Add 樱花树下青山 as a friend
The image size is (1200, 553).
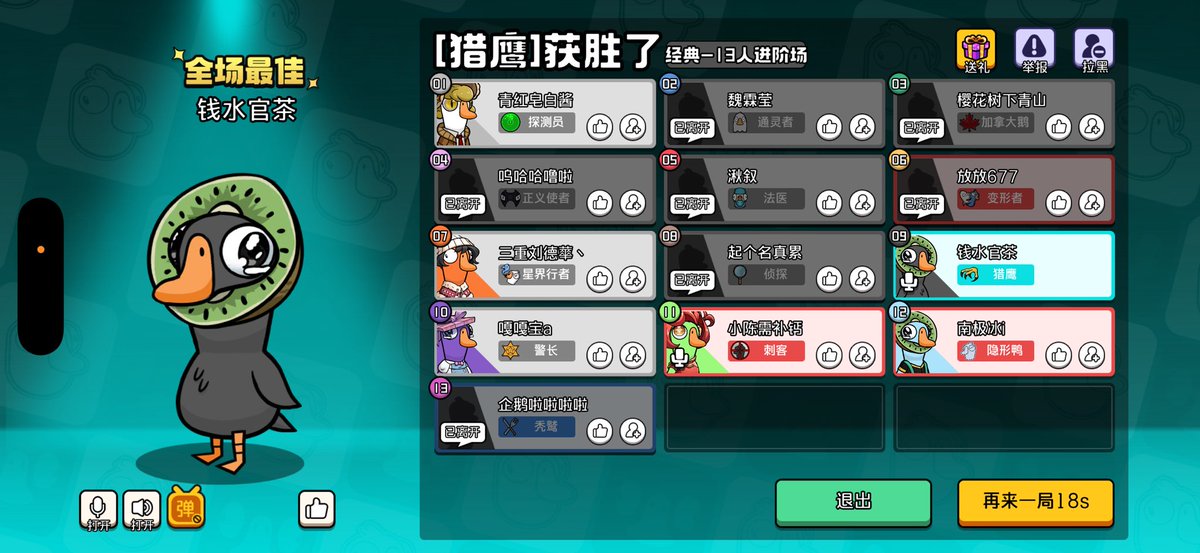tap(1091, 126)
